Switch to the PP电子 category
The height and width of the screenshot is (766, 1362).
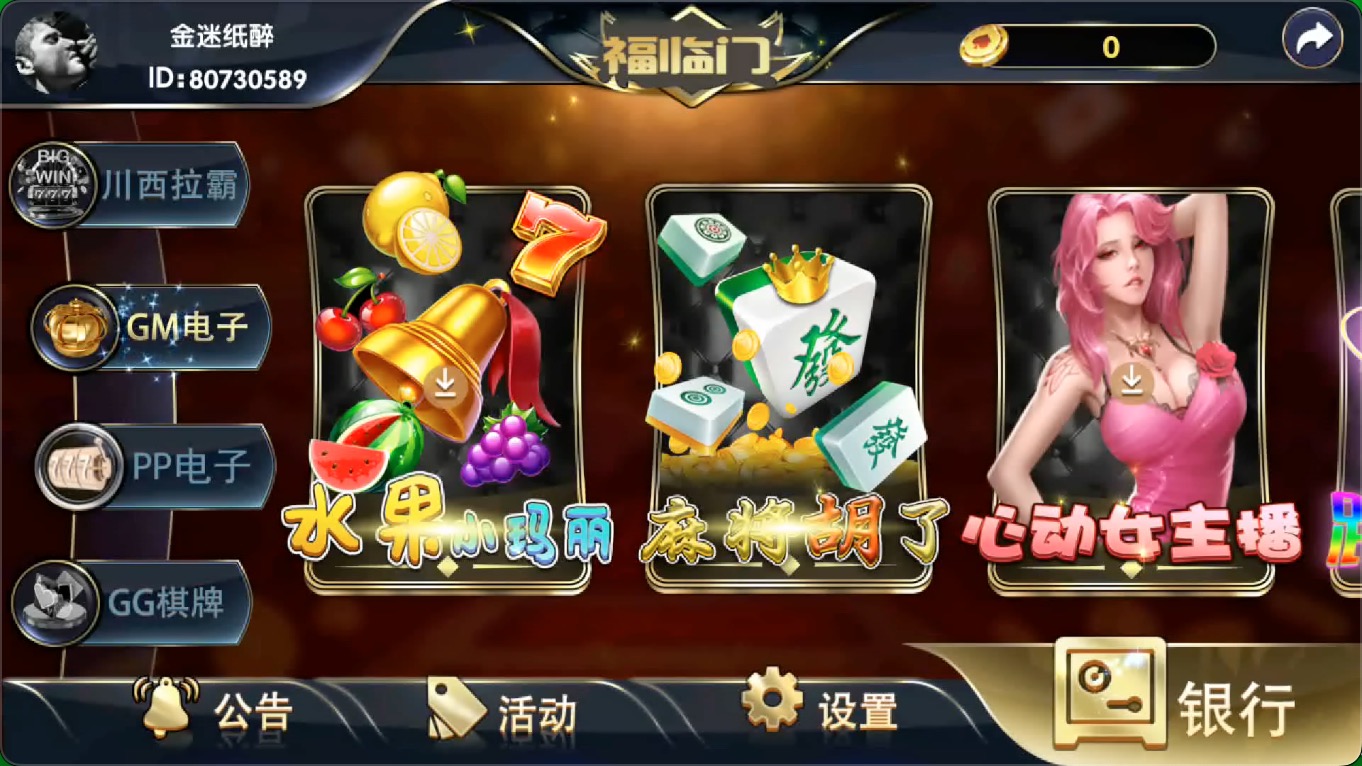[x=150, y=465]
